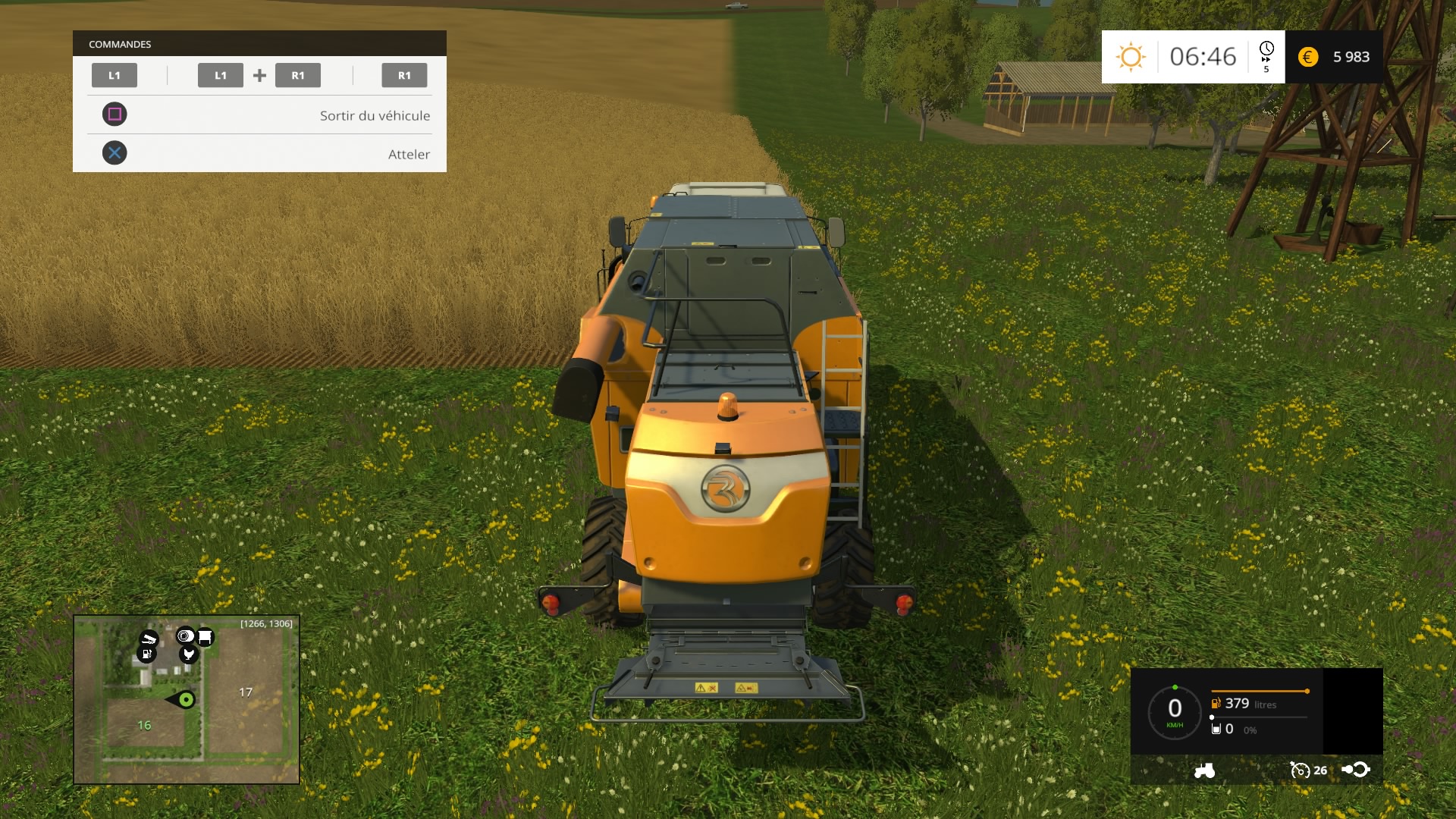
Task: Select the green player position marker
Action: [x=186, y=699]
